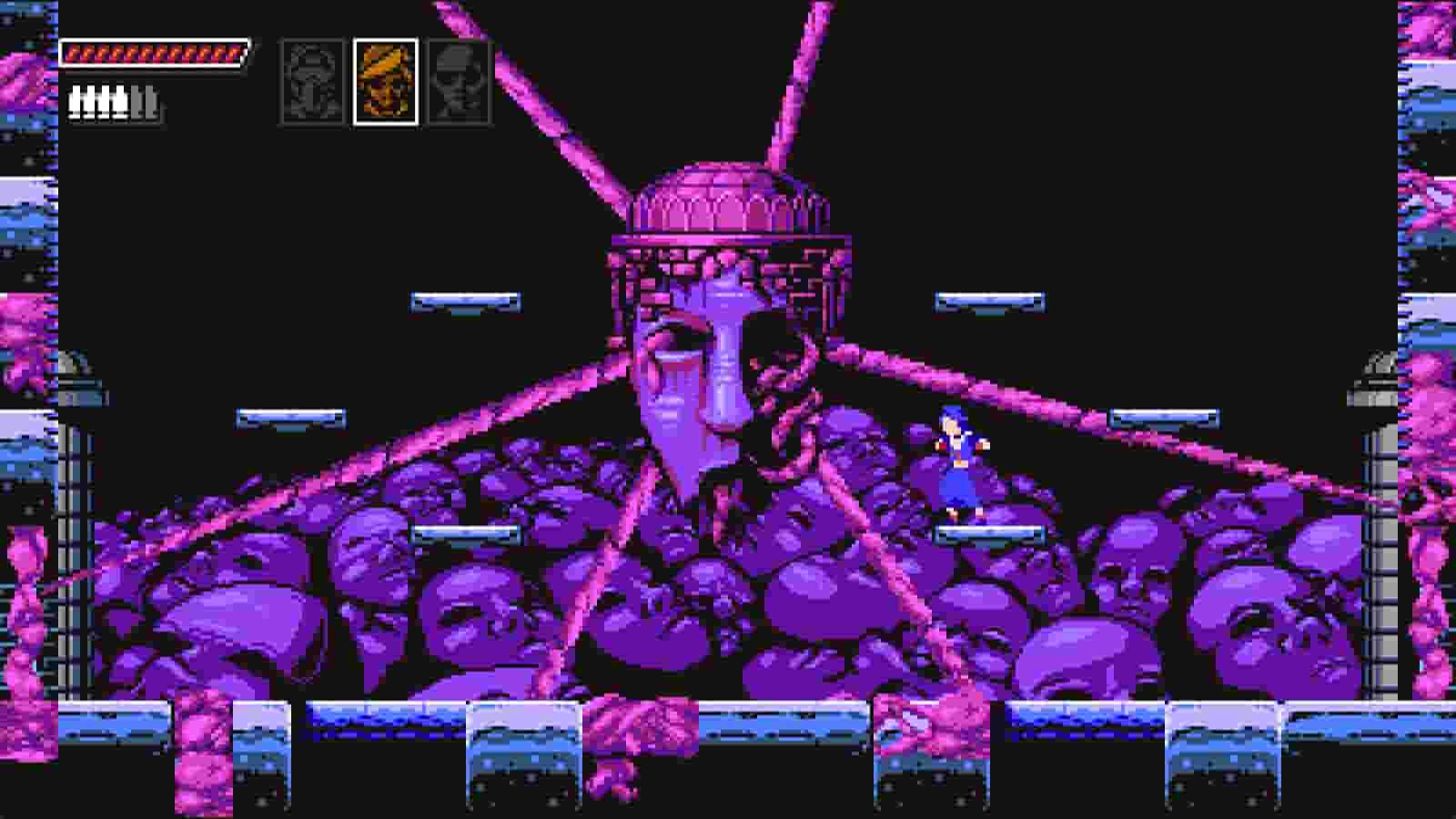Click the red health bar
This screenshot has width=1456, height=819.
(155, 53)
